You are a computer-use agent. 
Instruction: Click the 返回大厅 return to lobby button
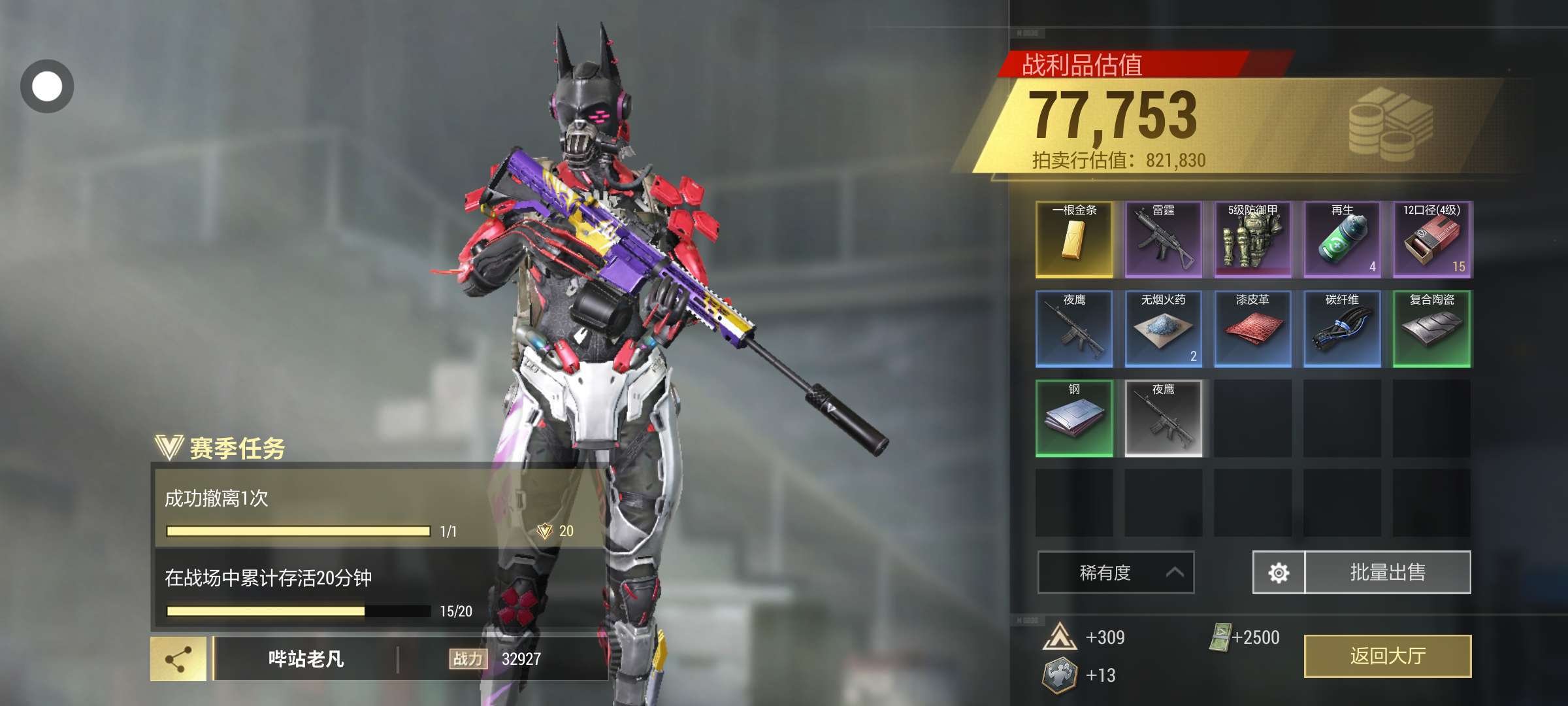pos(1388,656)
